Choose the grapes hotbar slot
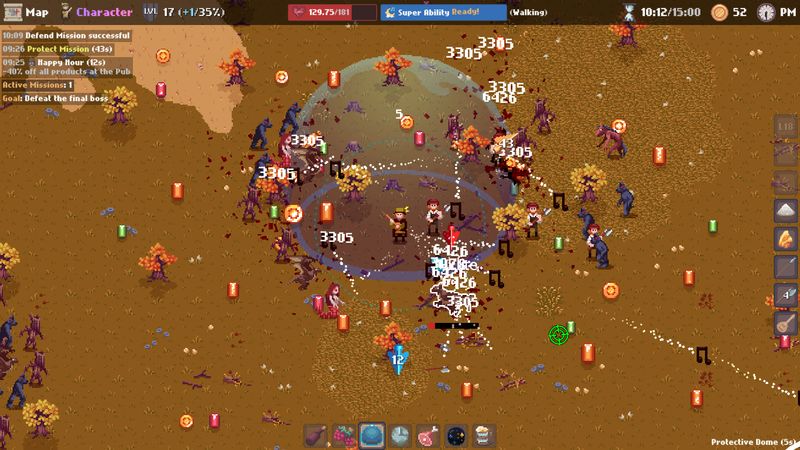The width and height of the screenshot is (800, 450). (x=345, y=435)
